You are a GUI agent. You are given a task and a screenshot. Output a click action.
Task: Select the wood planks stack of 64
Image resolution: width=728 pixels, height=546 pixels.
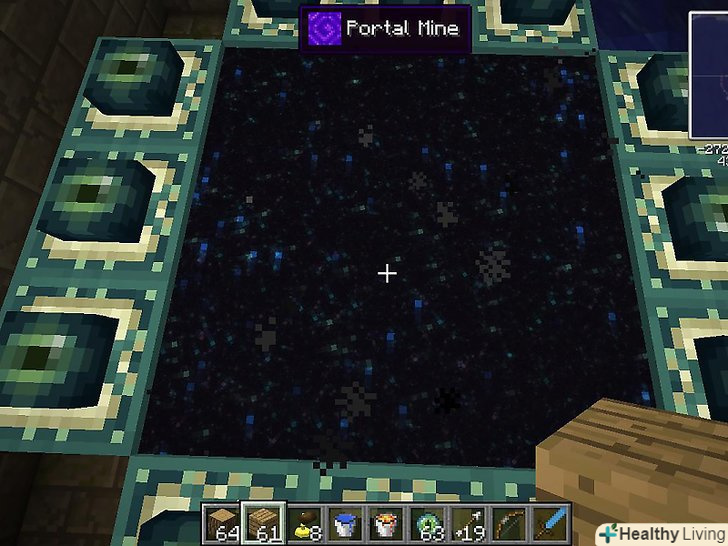[222, 521]
